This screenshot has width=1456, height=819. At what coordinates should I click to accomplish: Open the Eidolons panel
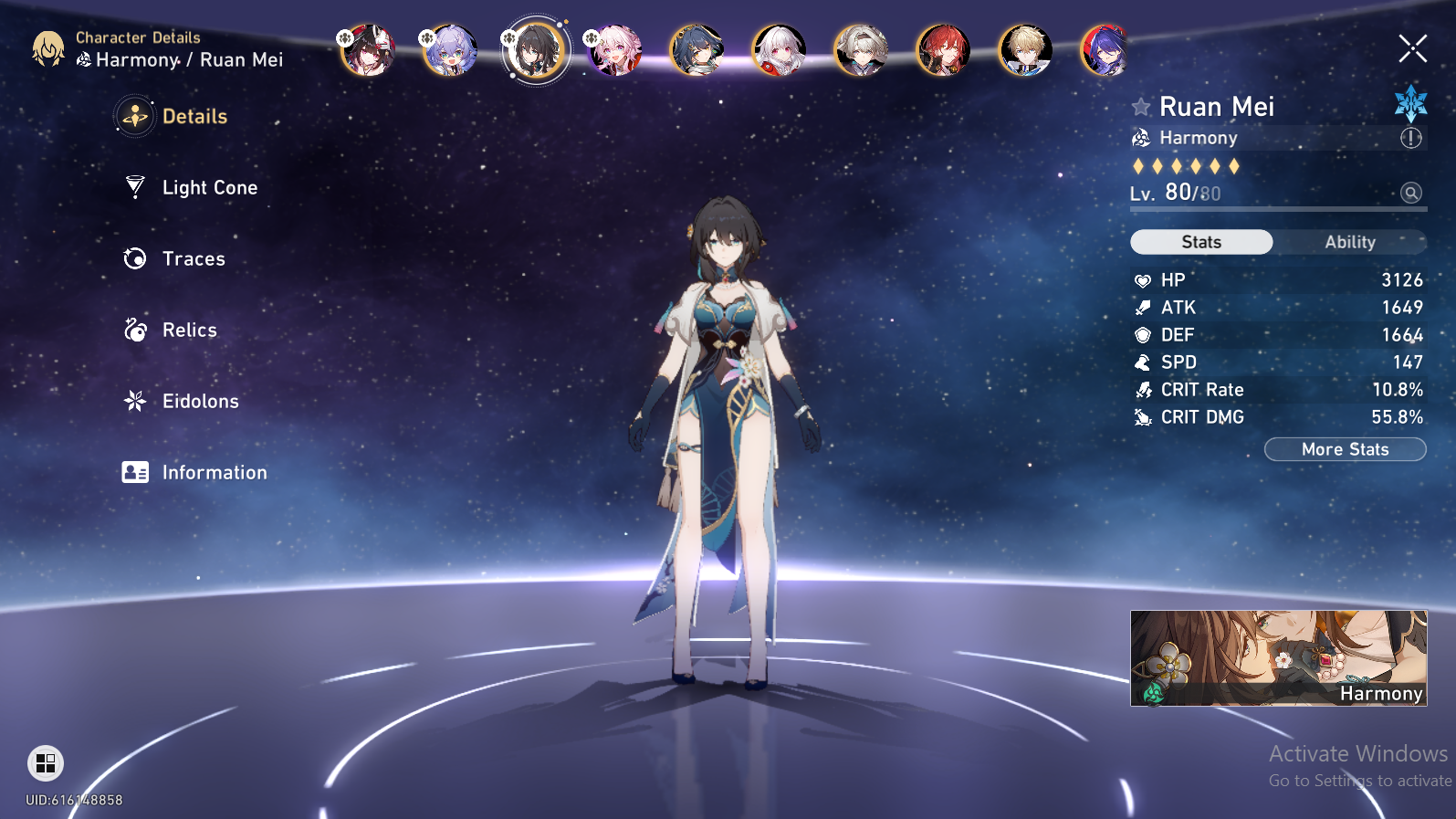(x=200, y=402)
